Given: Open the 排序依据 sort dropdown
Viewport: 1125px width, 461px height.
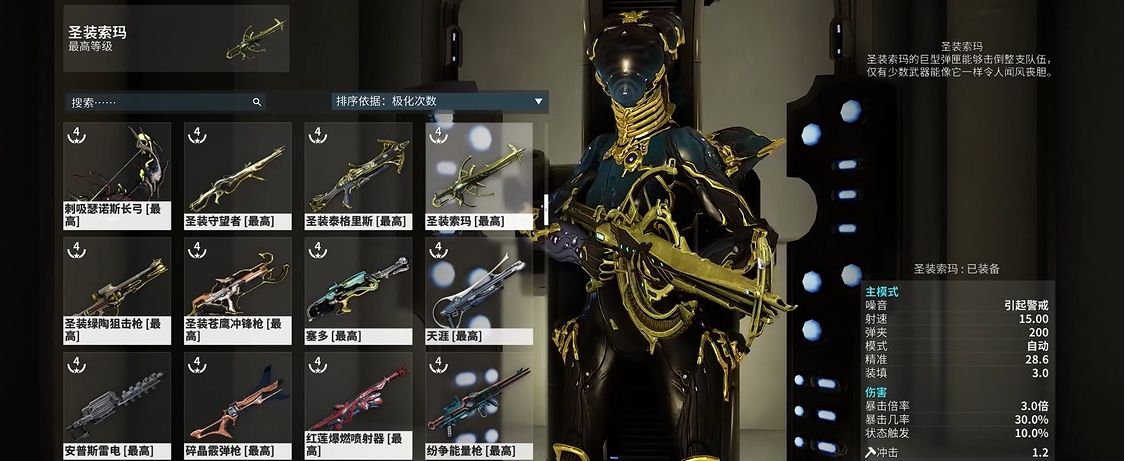Looking at the screenshot, I should (440, 101).
